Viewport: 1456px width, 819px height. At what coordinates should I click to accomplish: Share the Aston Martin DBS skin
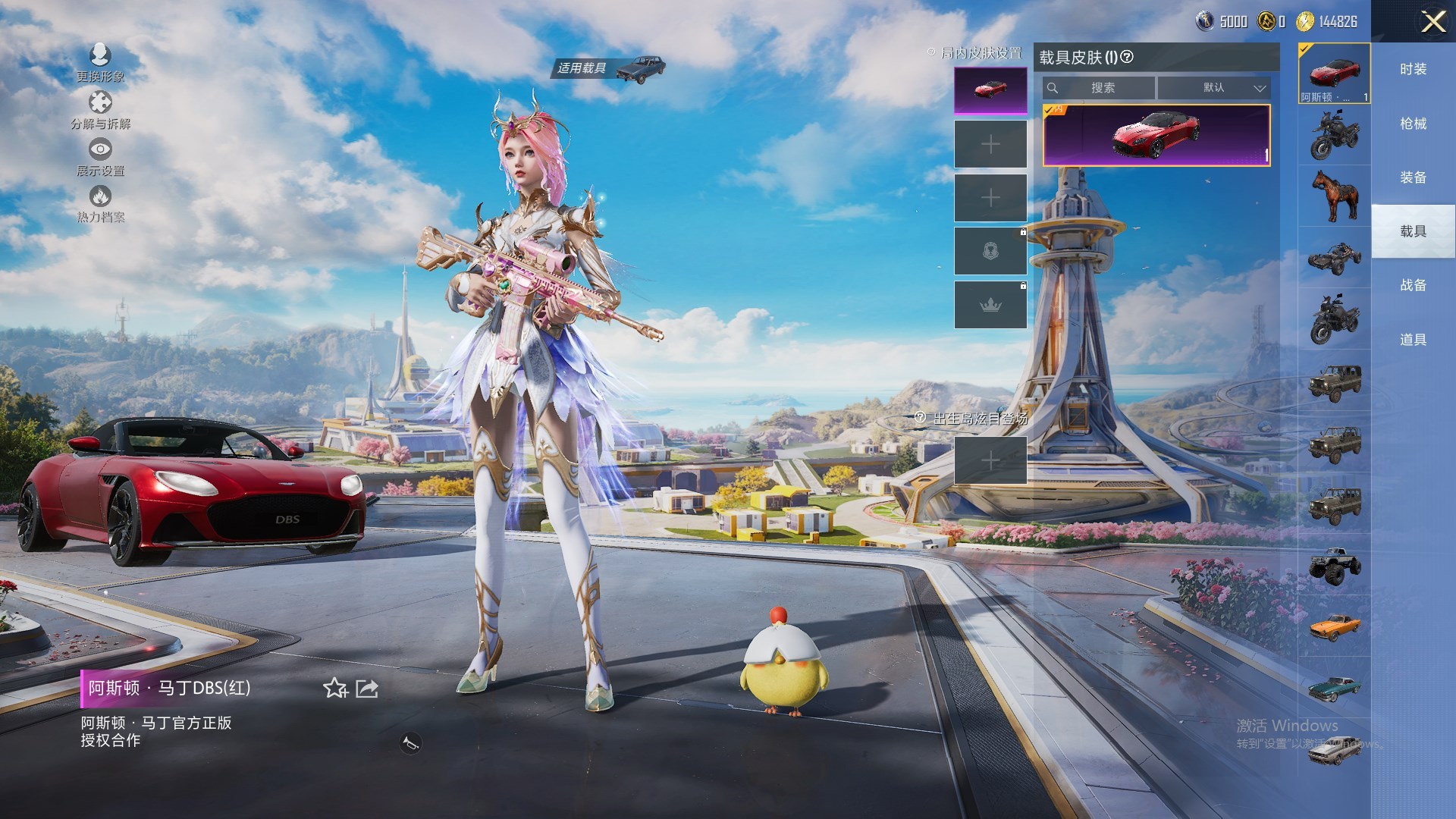pos(367,689)
